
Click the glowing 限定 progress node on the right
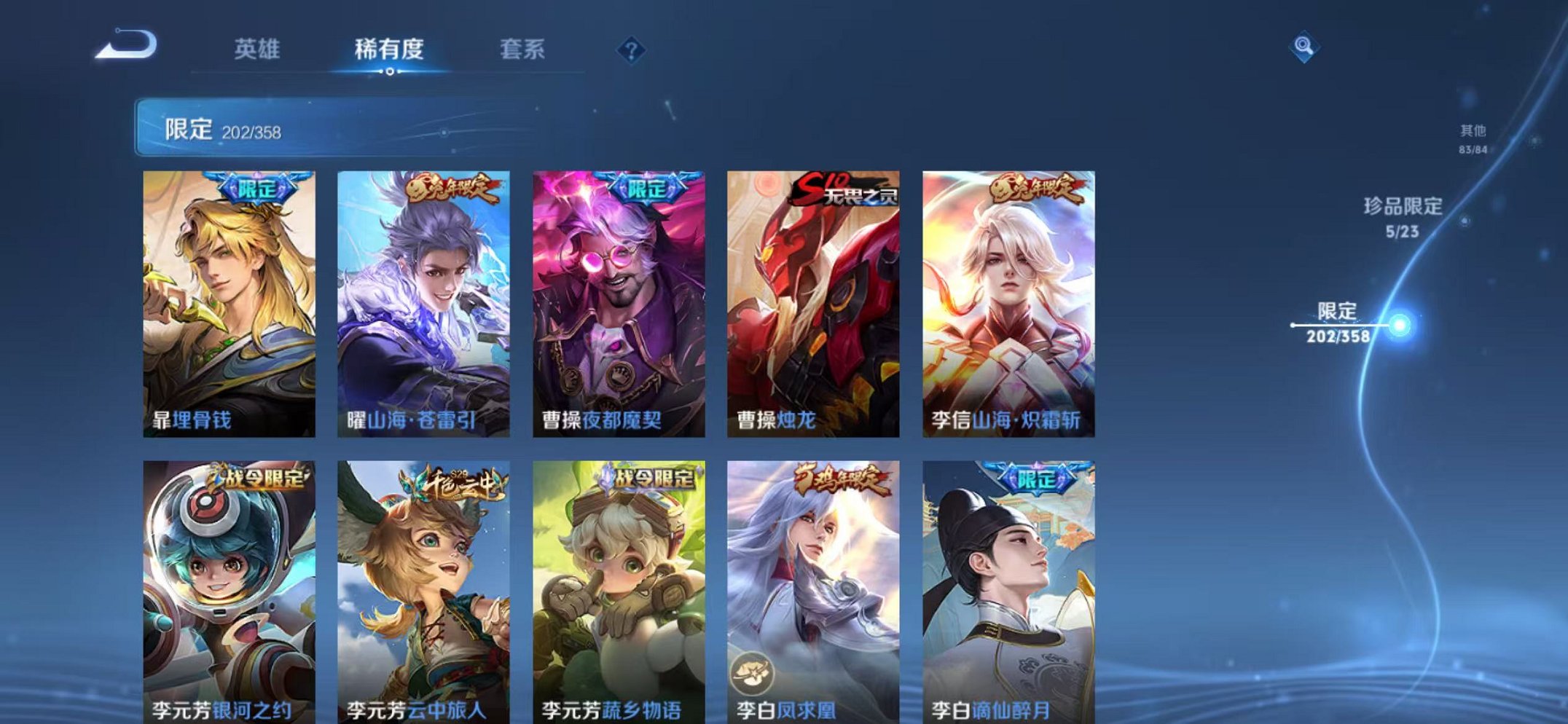[x=1398, y=327]
